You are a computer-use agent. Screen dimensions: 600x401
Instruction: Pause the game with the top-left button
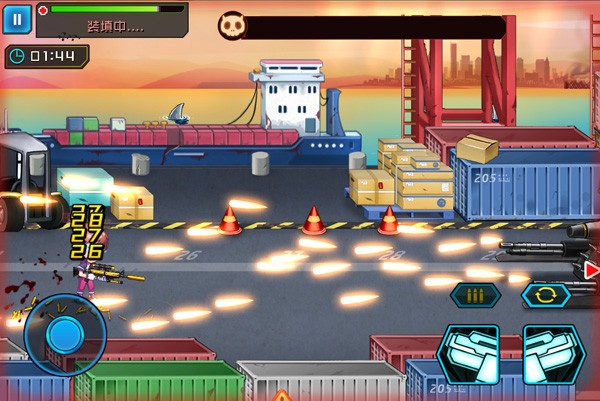click(x=17, y=19)
